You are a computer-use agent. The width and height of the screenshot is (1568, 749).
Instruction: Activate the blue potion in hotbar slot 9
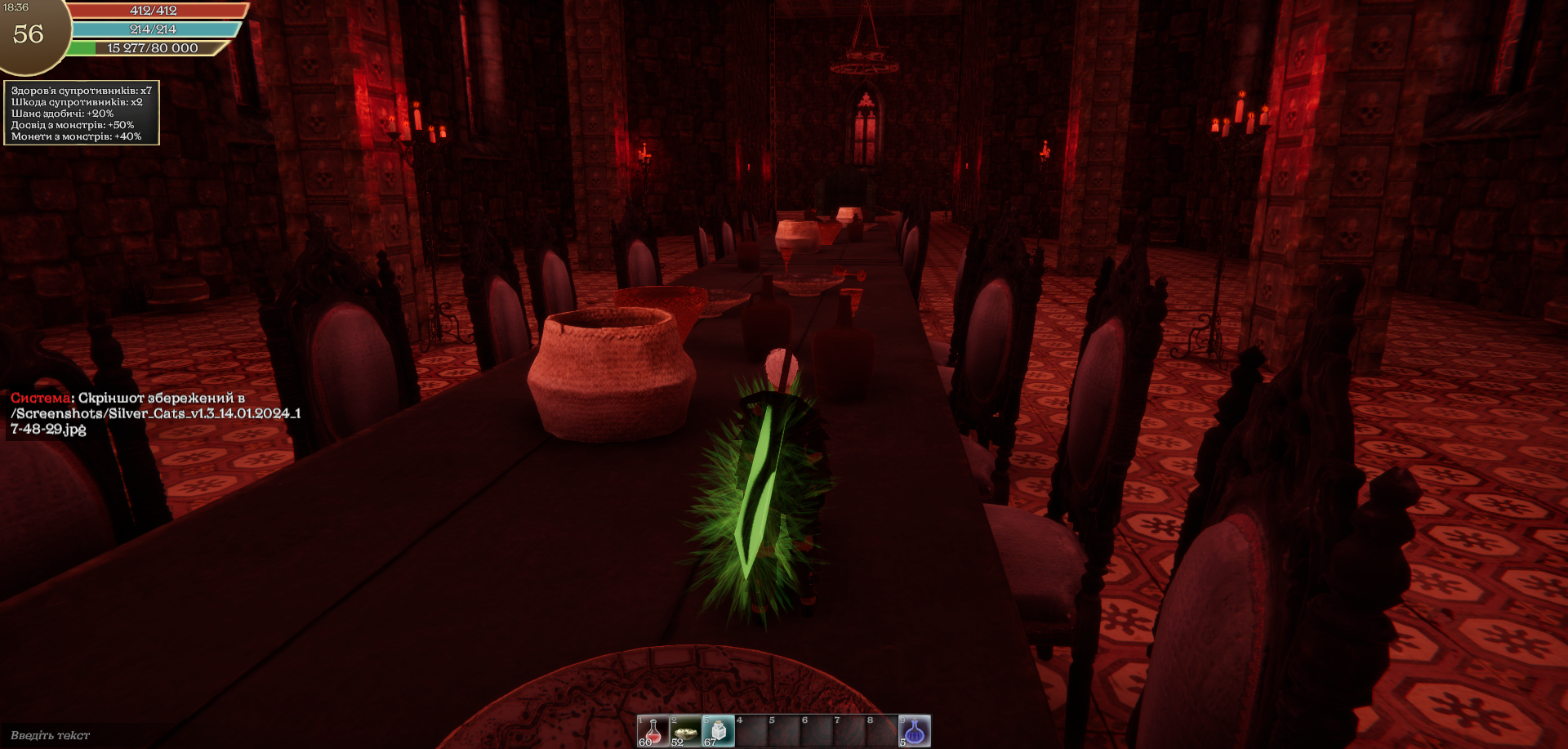(914, 731)
